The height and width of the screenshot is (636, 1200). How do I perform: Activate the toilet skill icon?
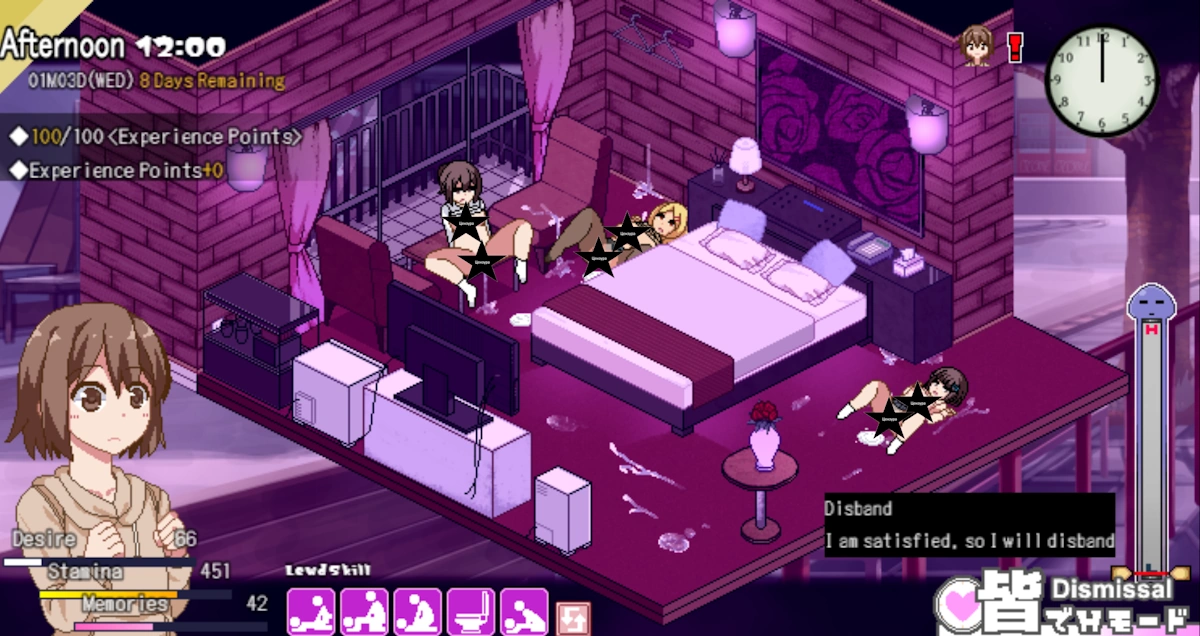click(x=471, y=612)
